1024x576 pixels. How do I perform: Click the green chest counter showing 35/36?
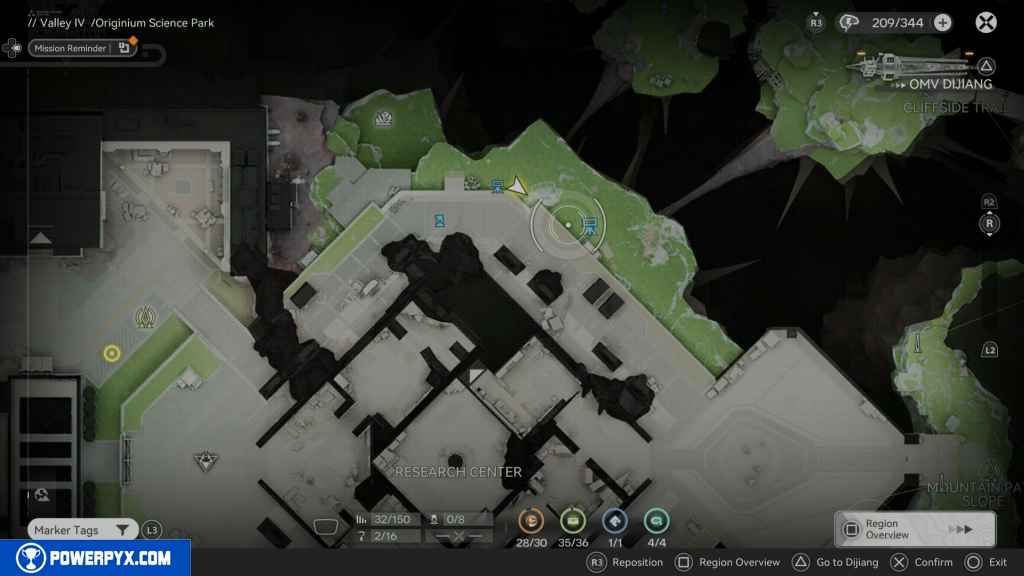pyautogui.click(x=572, y=520)
